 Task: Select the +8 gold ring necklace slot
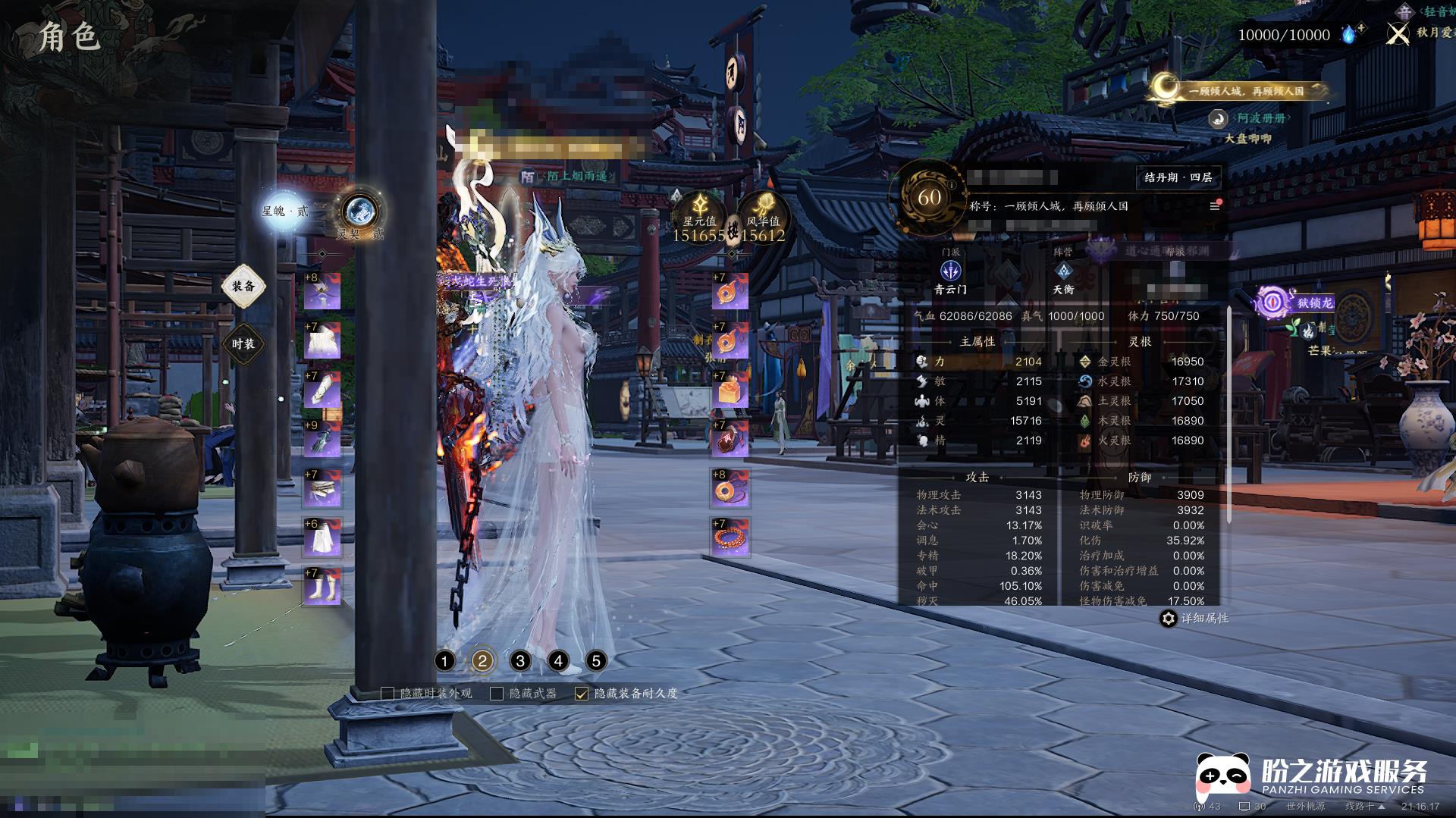click(730, 488)
